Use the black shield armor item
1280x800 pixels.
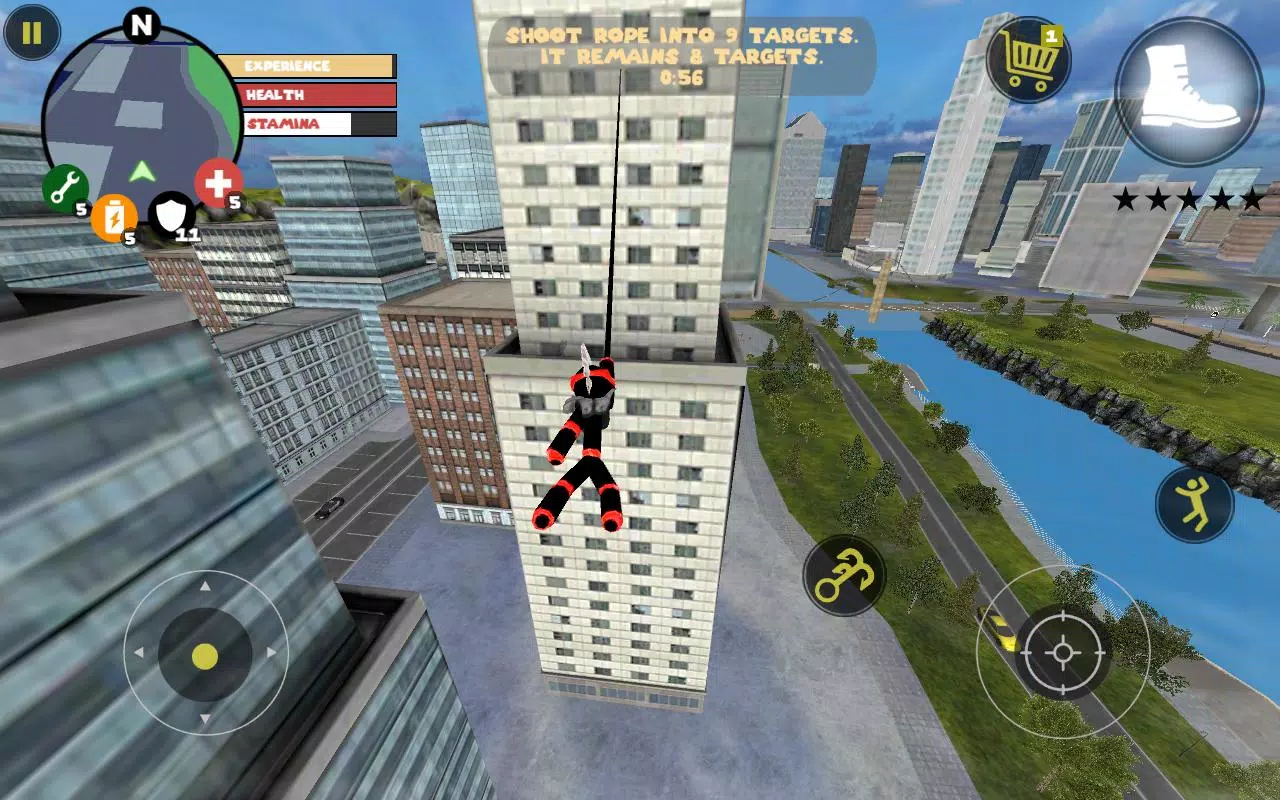(171, 214)
